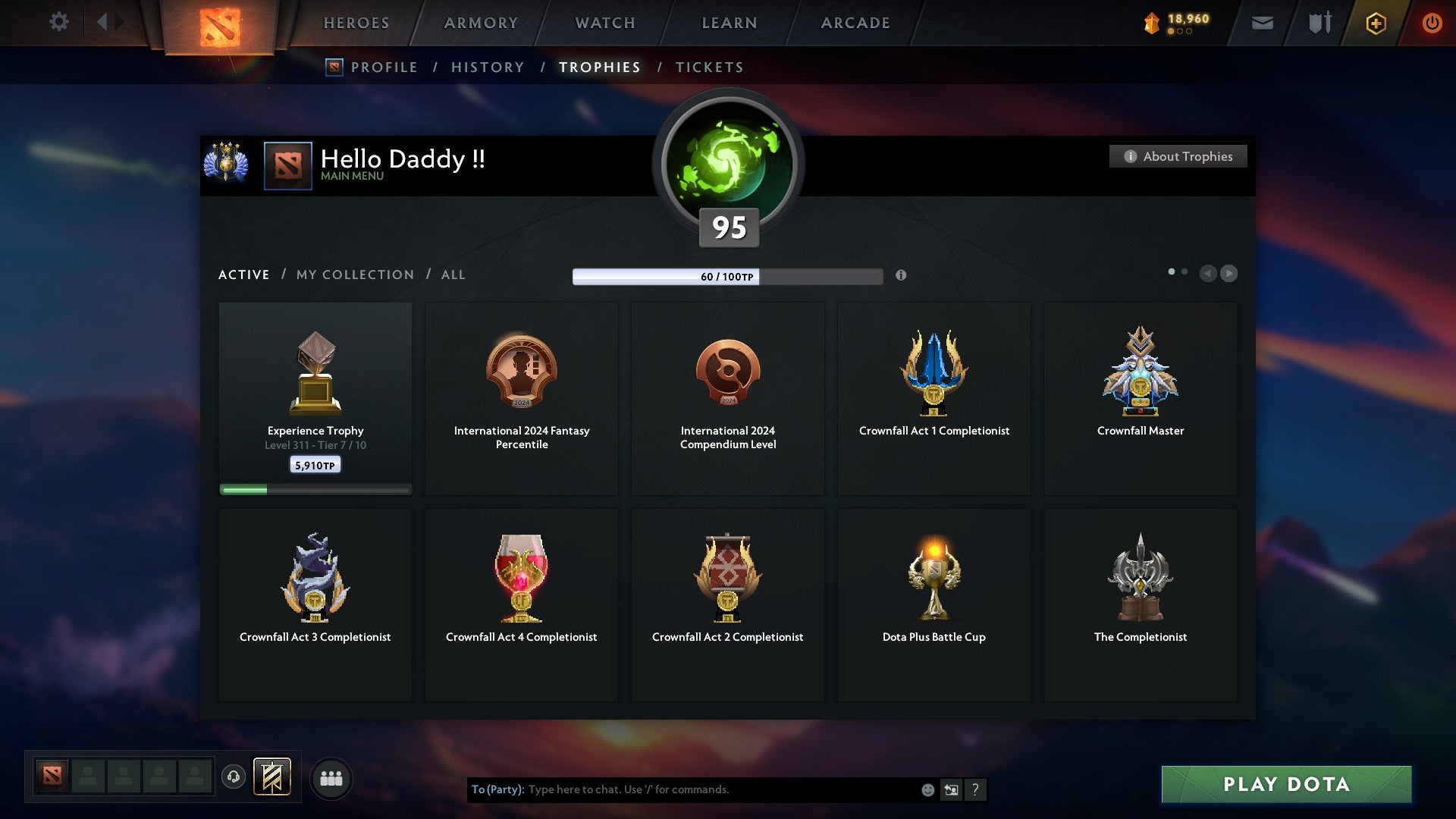This screenshot has width=1456, height=819.
Task: Open the emoticon picker in chat
Action: coord(927,789)
